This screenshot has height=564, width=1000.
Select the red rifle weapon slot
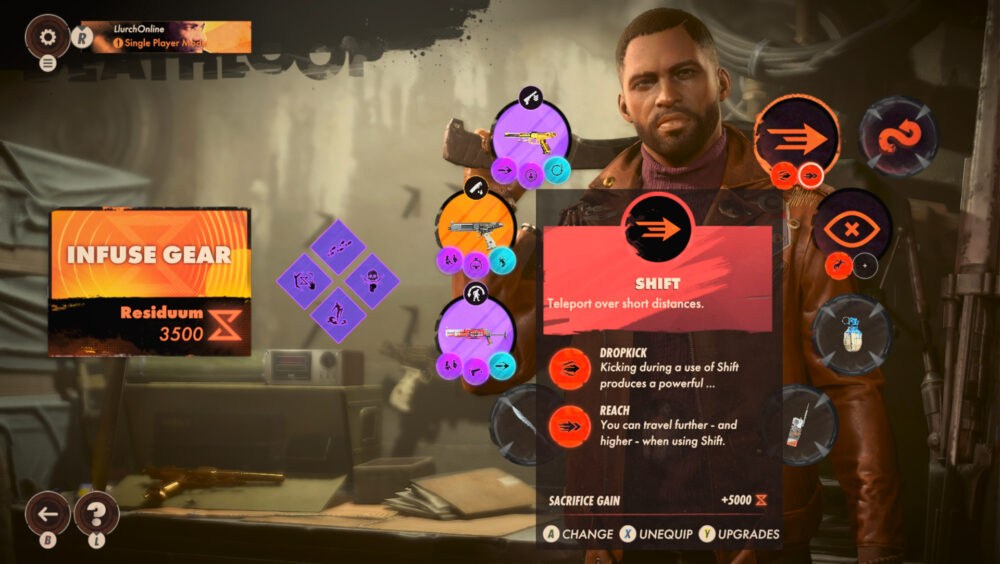pyautogui.click(x=476, y=333)
